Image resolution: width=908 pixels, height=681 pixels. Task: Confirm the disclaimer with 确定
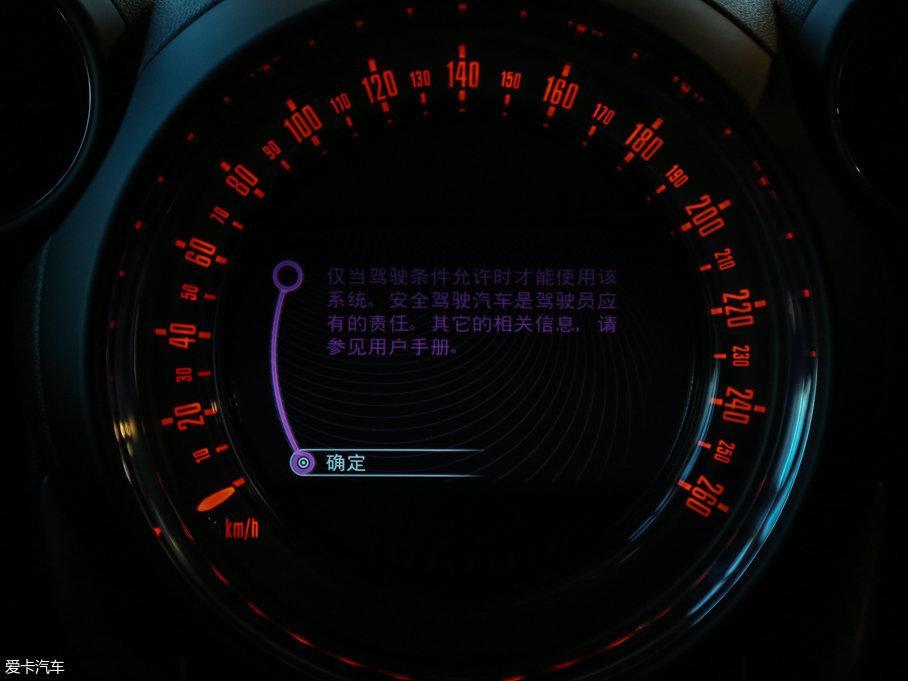(346, 463)
